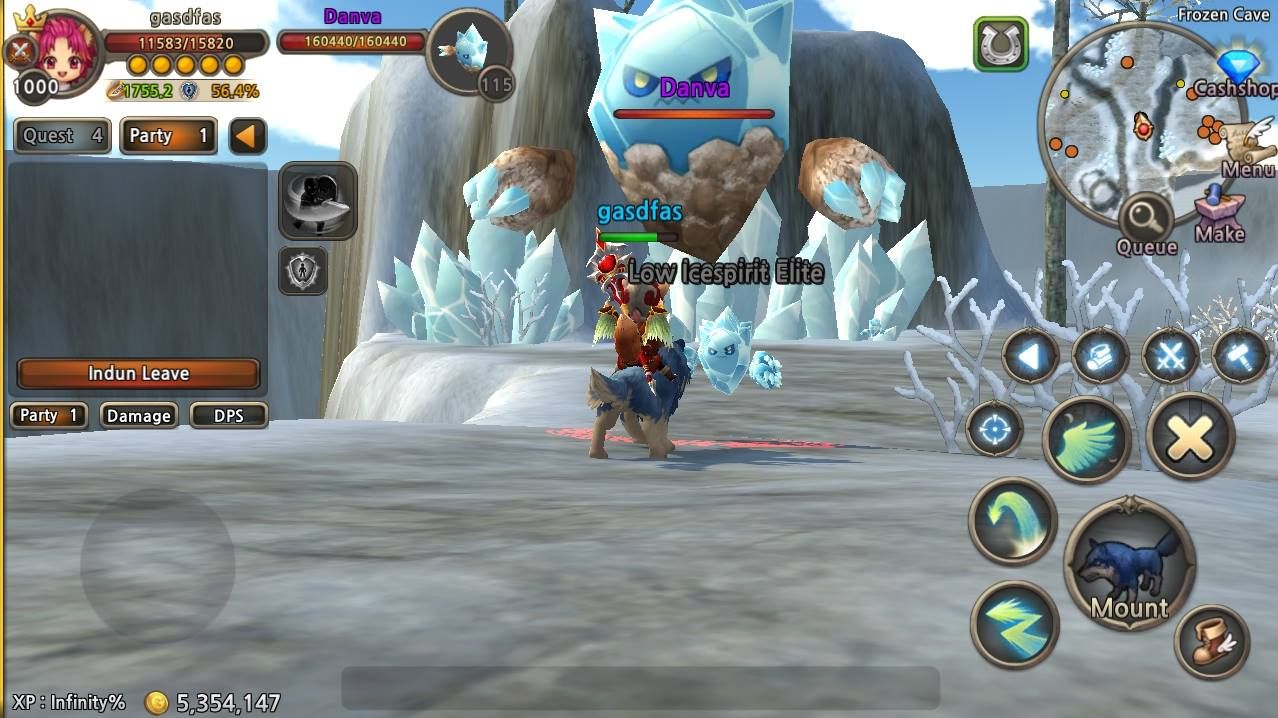This screenshot has height=718, width=1278.
Task: Open the Queue magnifier button
Action: point(1146,222)
